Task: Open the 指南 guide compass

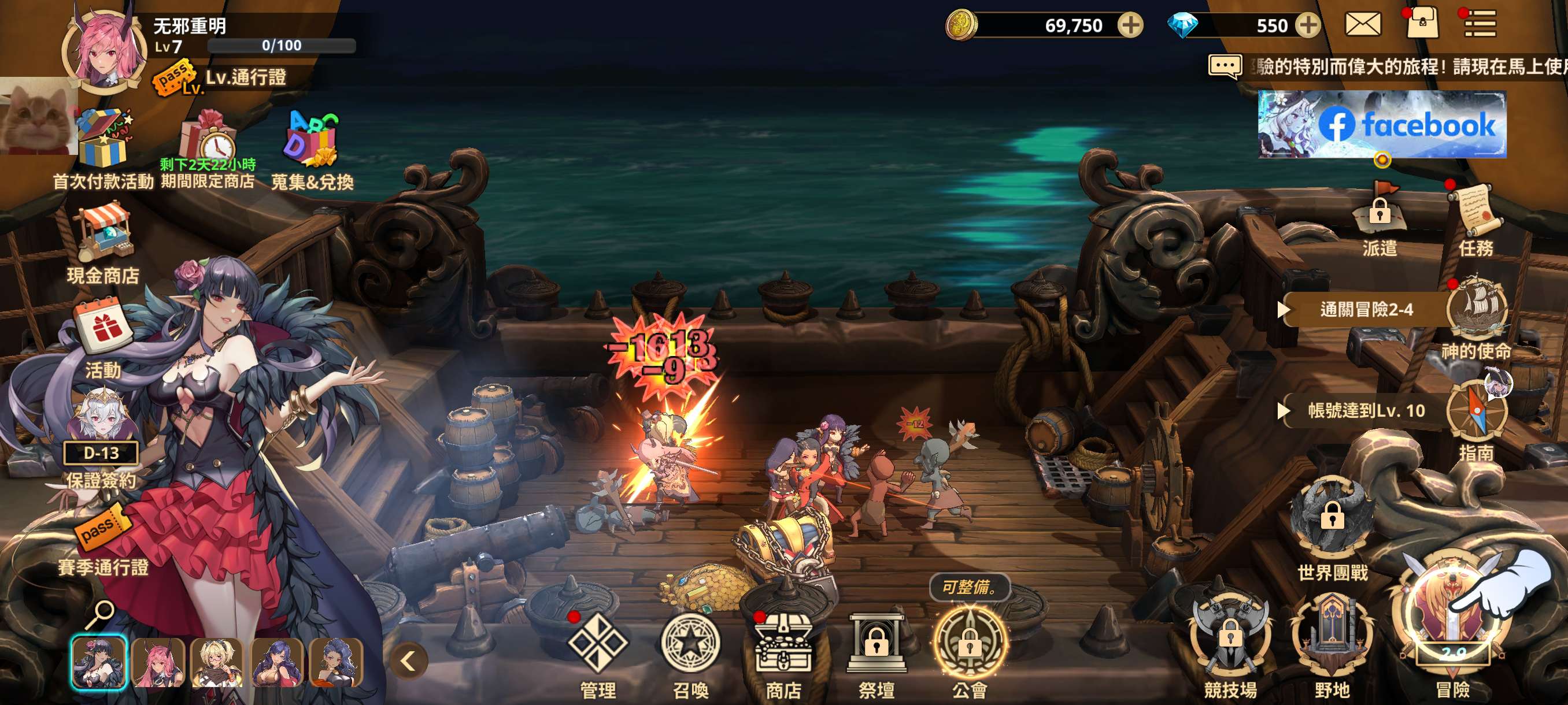Action: click(1475, 411)
